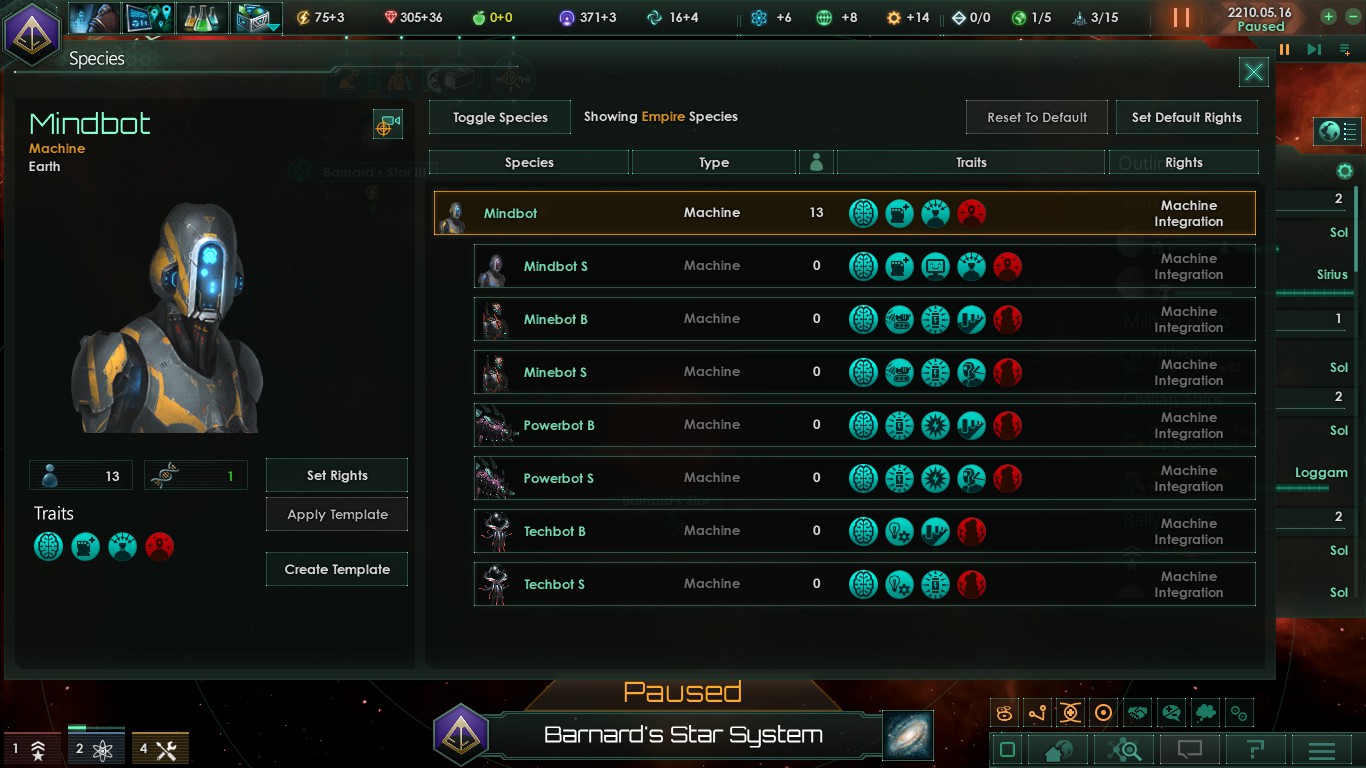This screenshot has width=1366, height=768.
Task: Open the galaxy search icon at bottom right
Action: (1121, 748)
